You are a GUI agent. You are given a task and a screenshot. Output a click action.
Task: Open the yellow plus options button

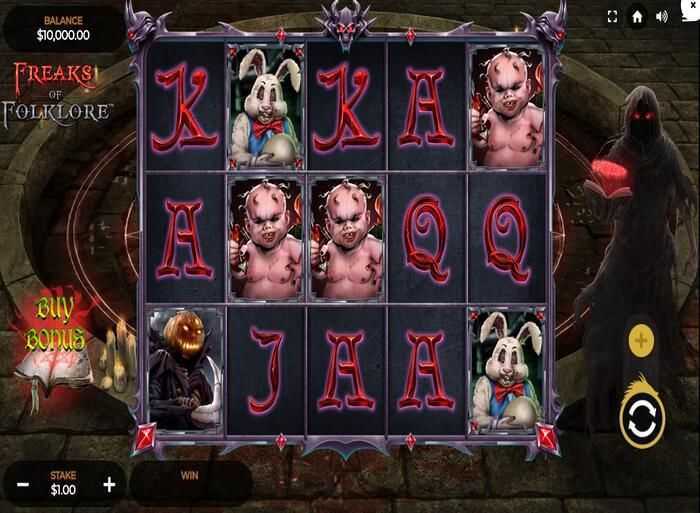pyautogui.click(x=640, y=341)
